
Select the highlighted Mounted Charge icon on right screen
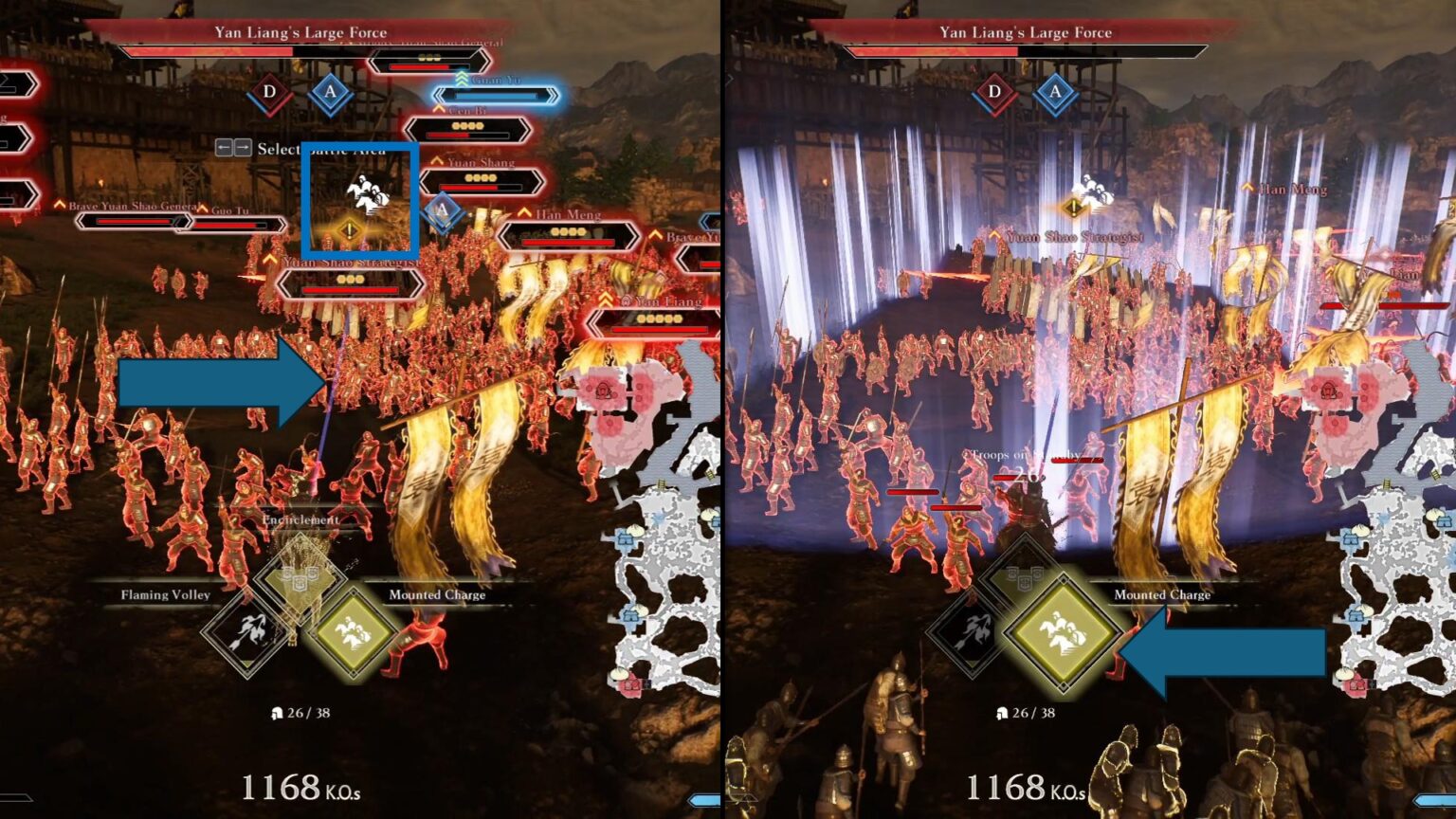coord(1062,630)
